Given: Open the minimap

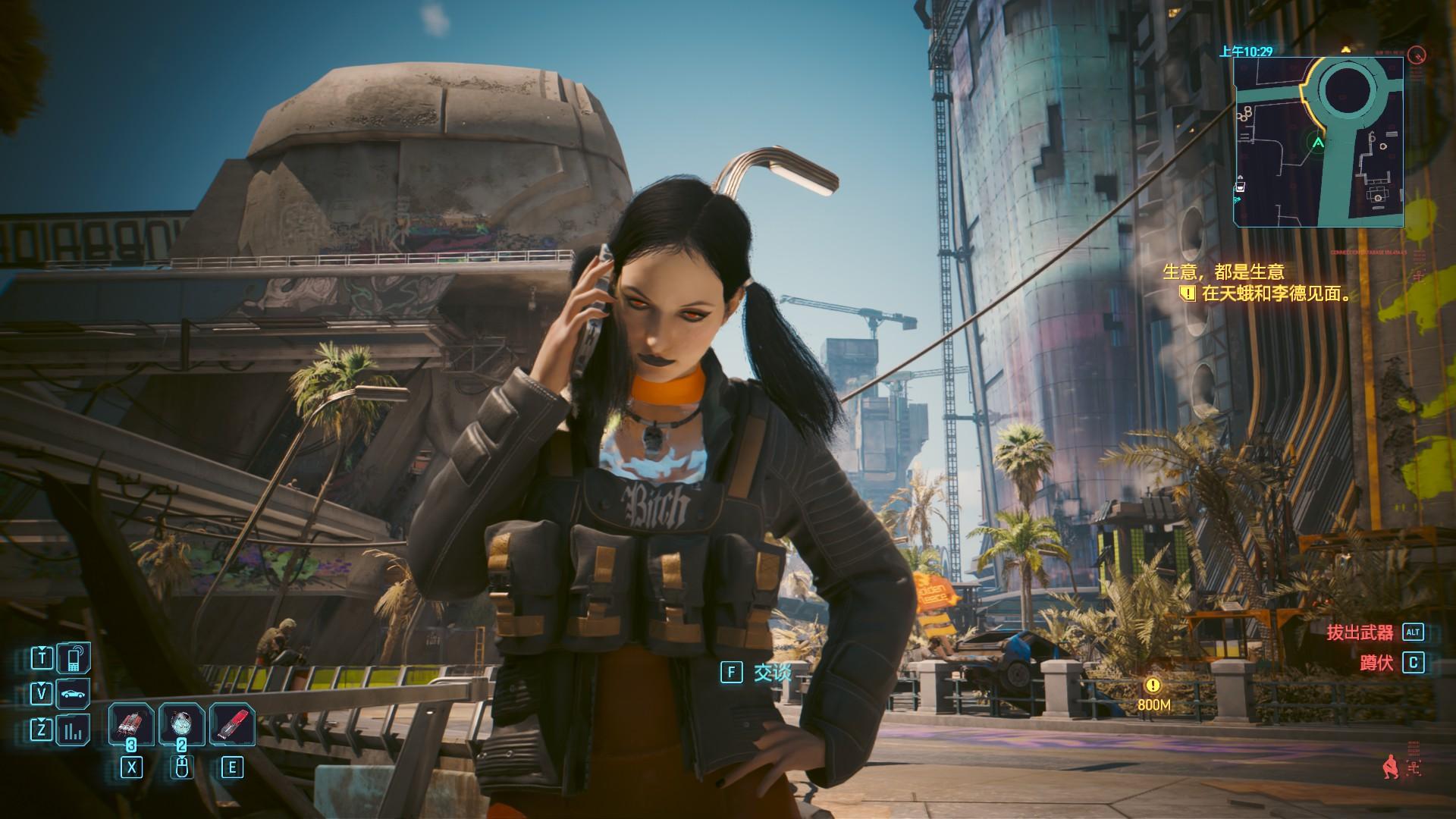Looking at the screenshot, I should 1318,142.
